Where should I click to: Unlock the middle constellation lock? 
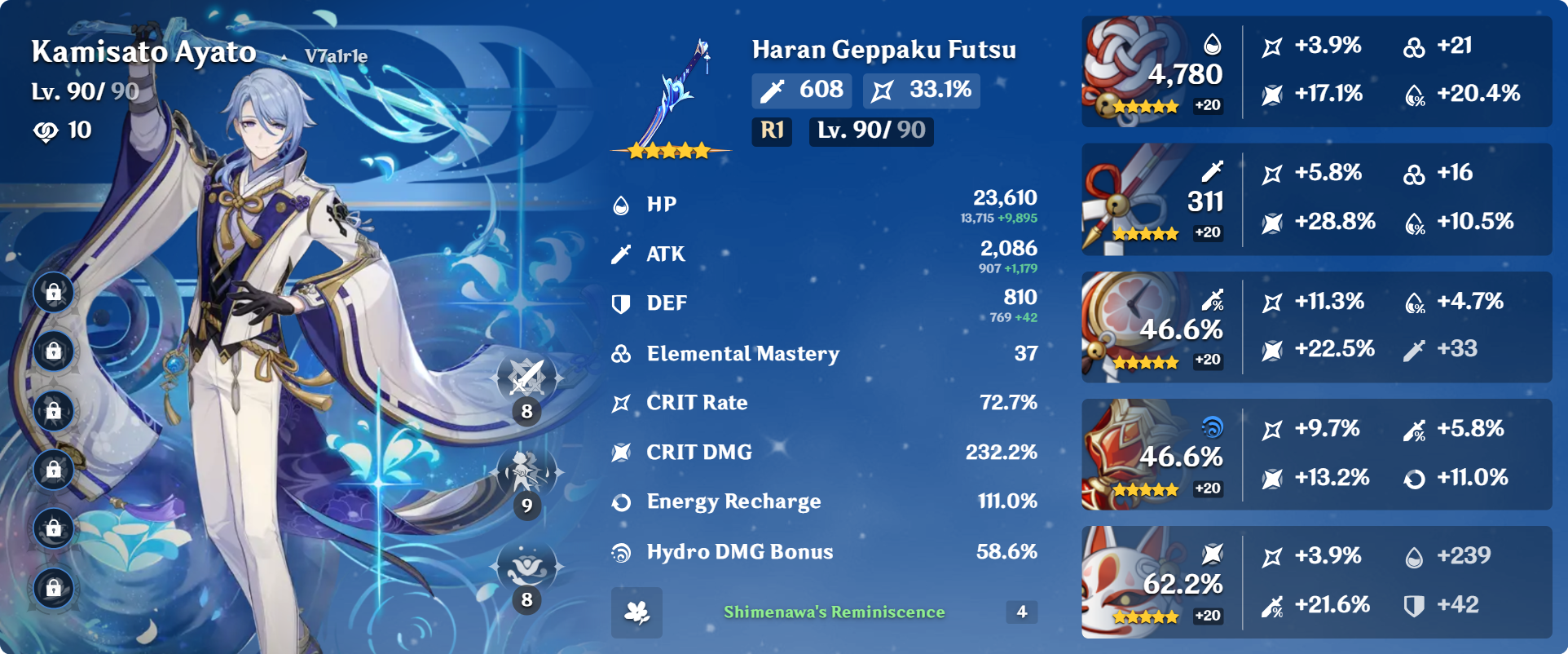click(x=54, y=412)
